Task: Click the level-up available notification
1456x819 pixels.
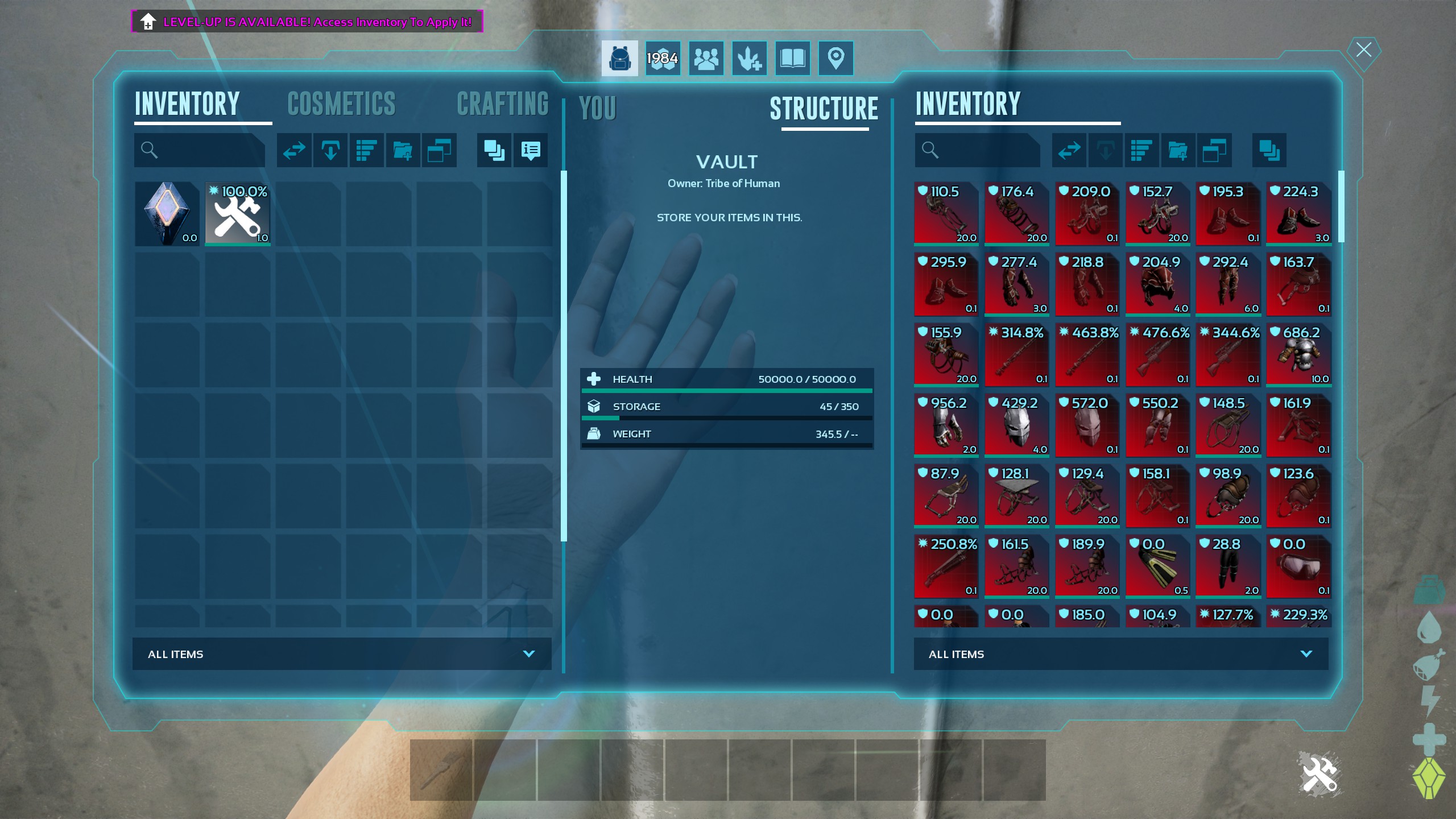Action: click(307, 22)
